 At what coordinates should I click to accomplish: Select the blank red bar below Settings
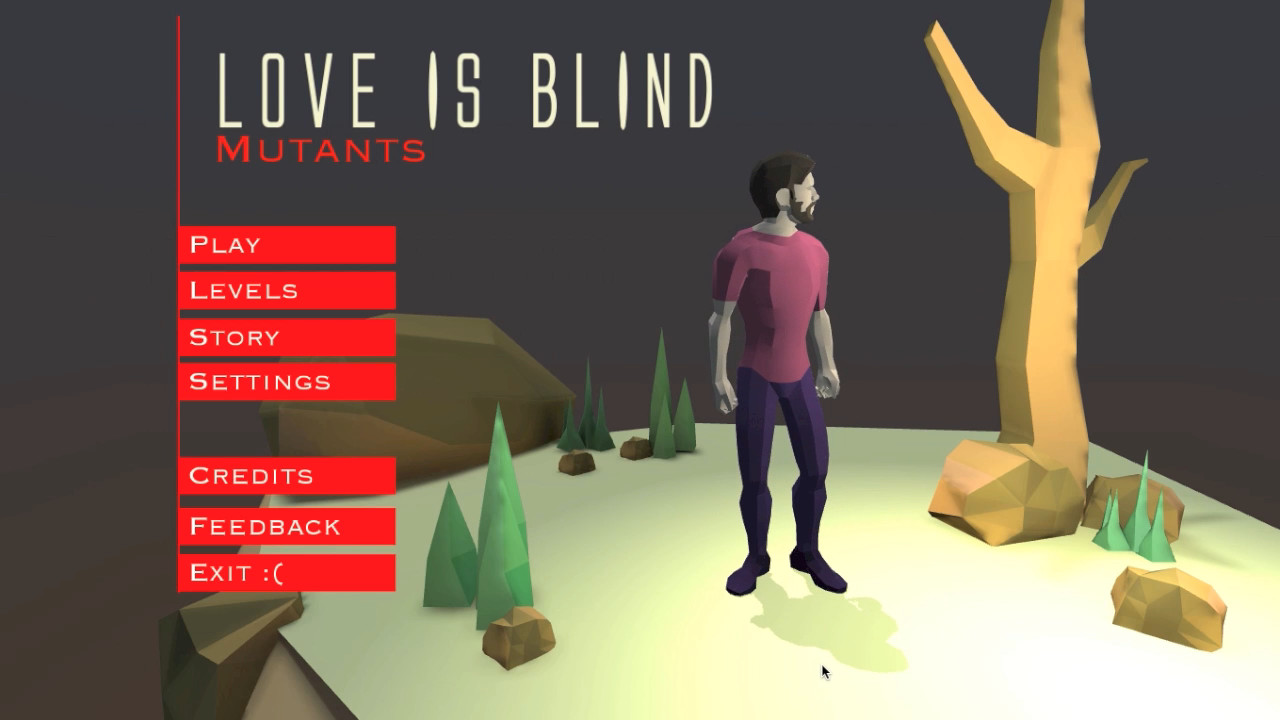click(287, 428)
